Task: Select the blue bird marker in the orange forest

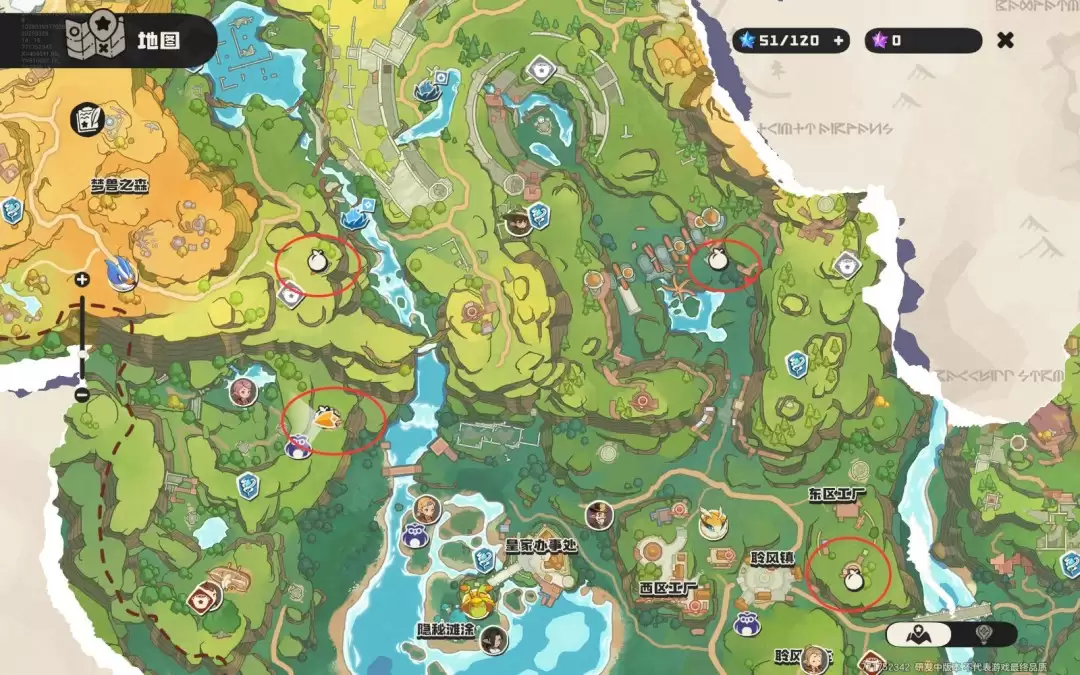Action: click(123, 273)
